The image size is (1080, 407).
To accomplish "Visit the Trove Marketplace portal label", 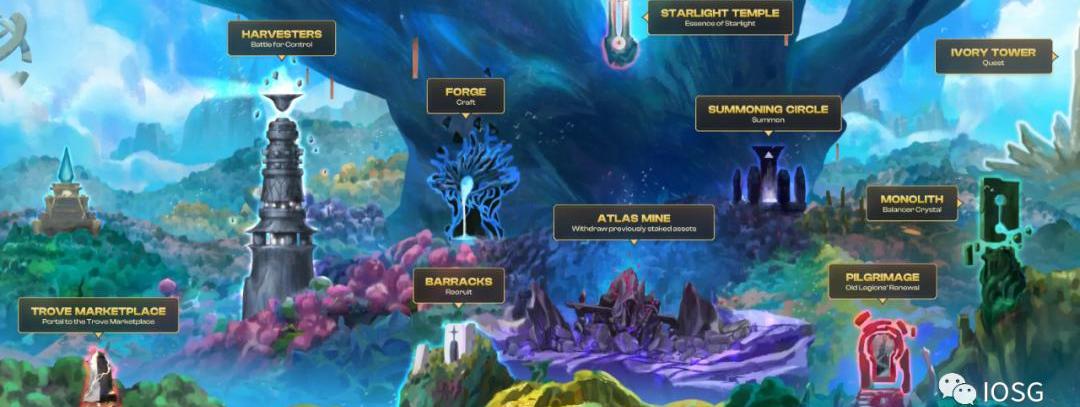I will click(98, 315).
